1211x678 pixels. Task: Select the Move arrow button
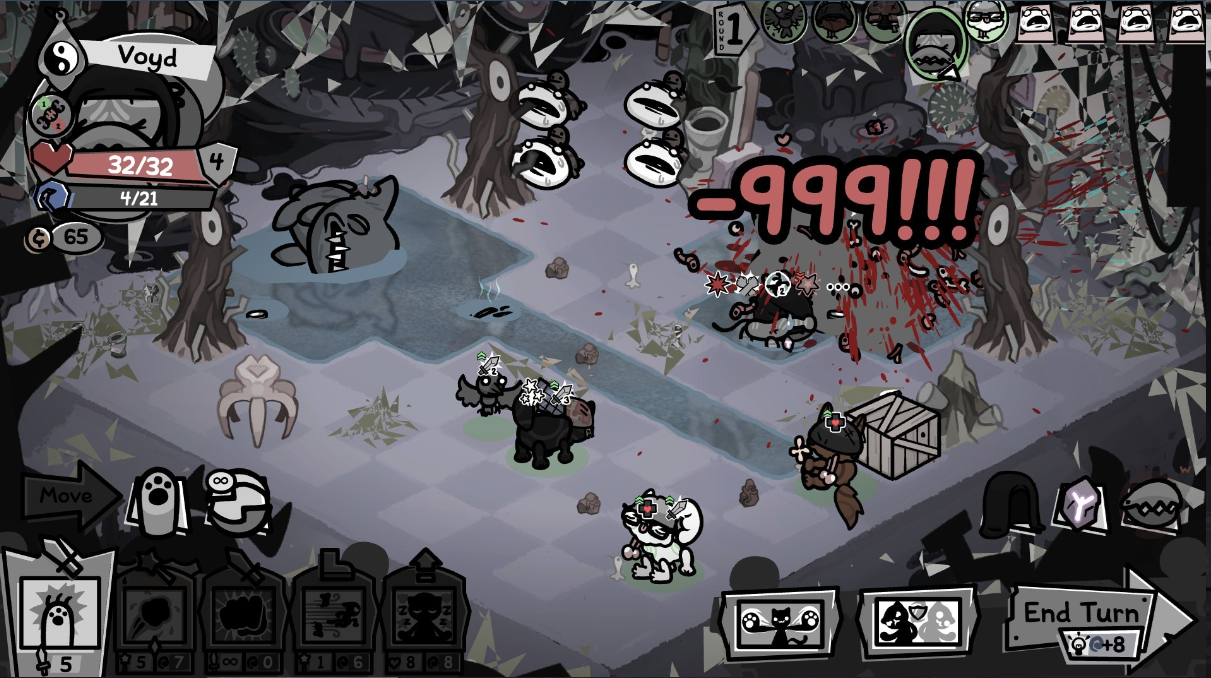tap(68, 494)
